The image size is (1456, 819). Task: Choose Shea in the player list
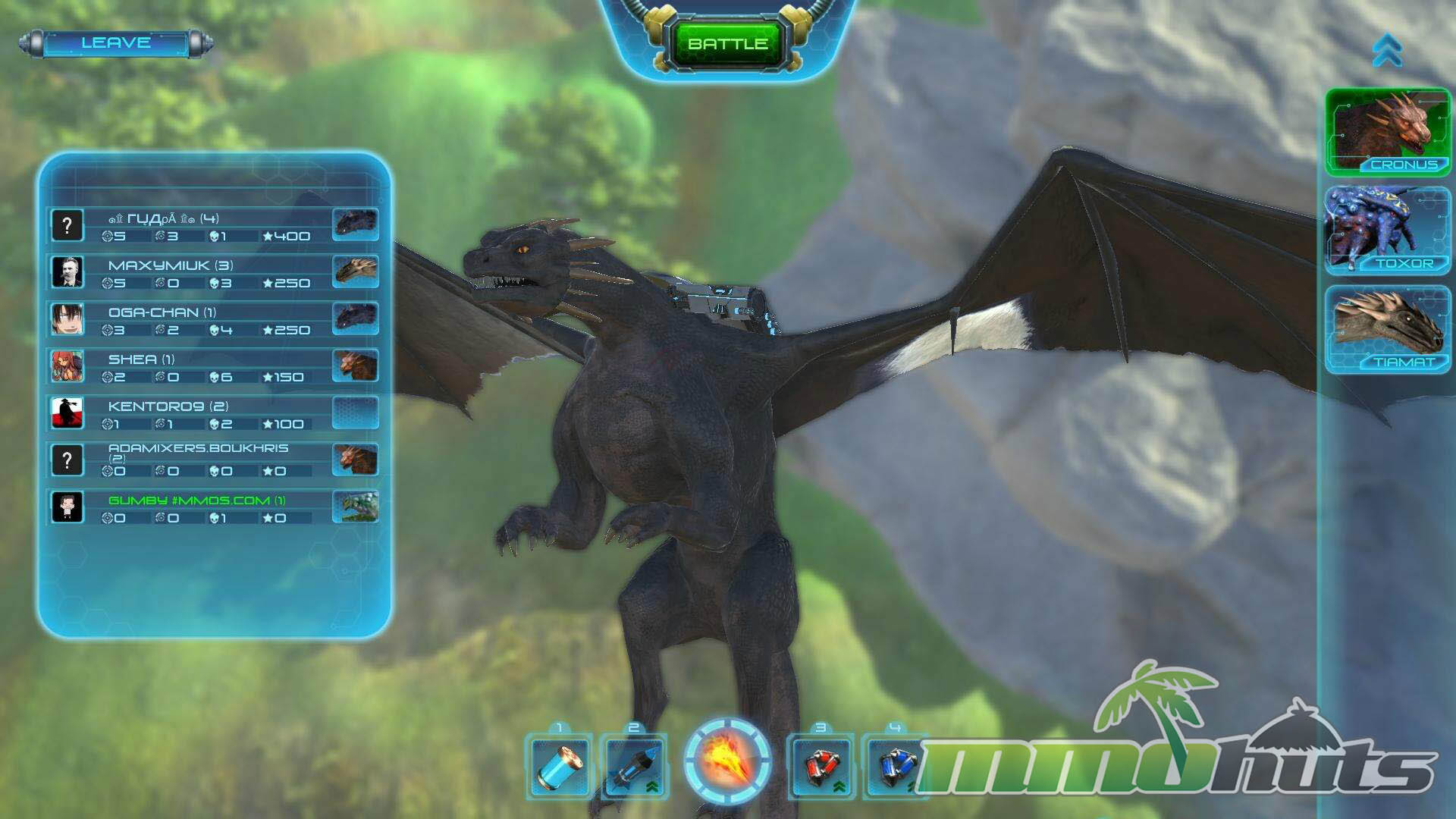pos(212,367)
